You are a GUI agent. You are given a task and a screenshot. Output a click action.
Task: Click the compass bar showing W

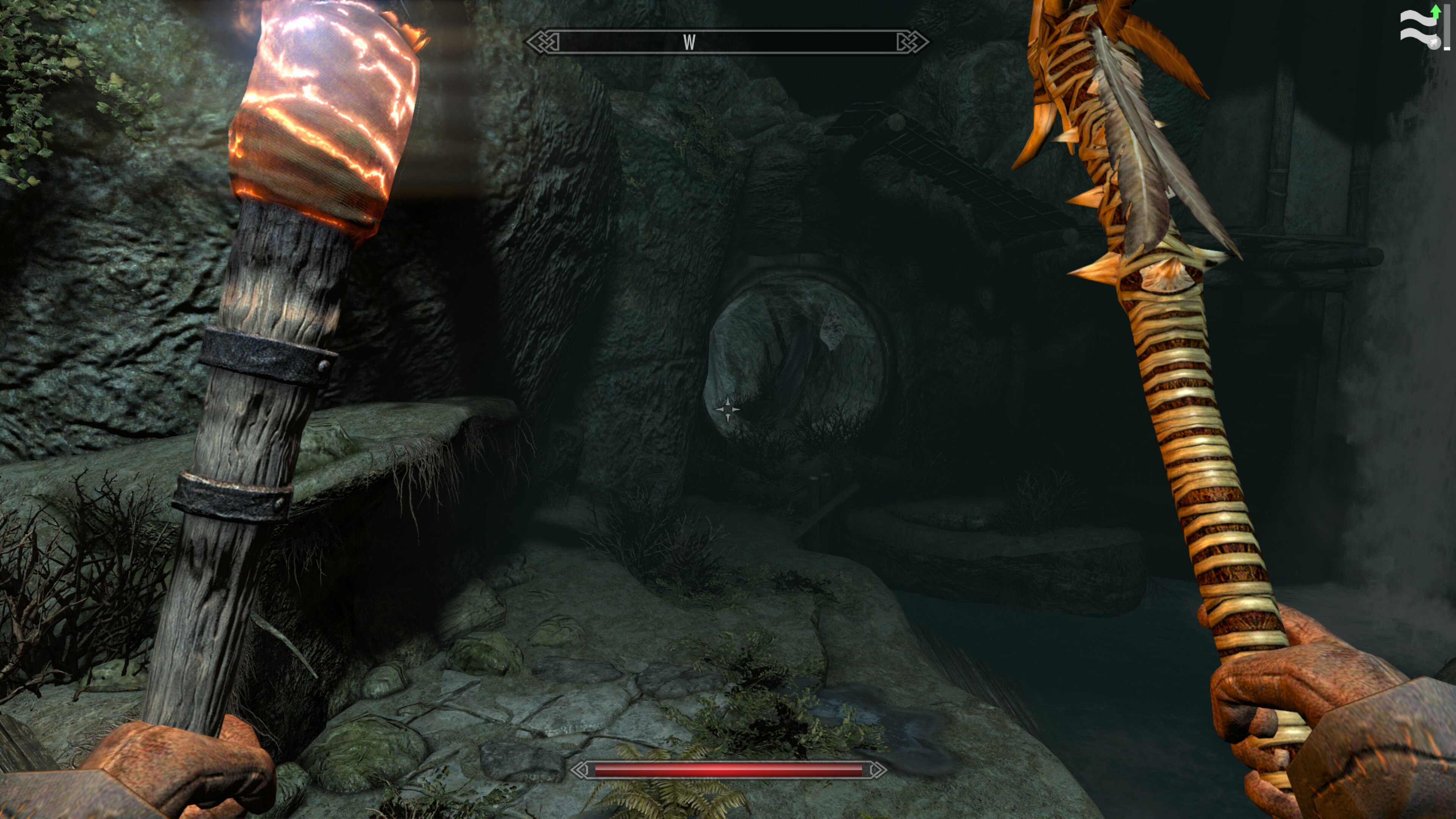tap(727, 42)
